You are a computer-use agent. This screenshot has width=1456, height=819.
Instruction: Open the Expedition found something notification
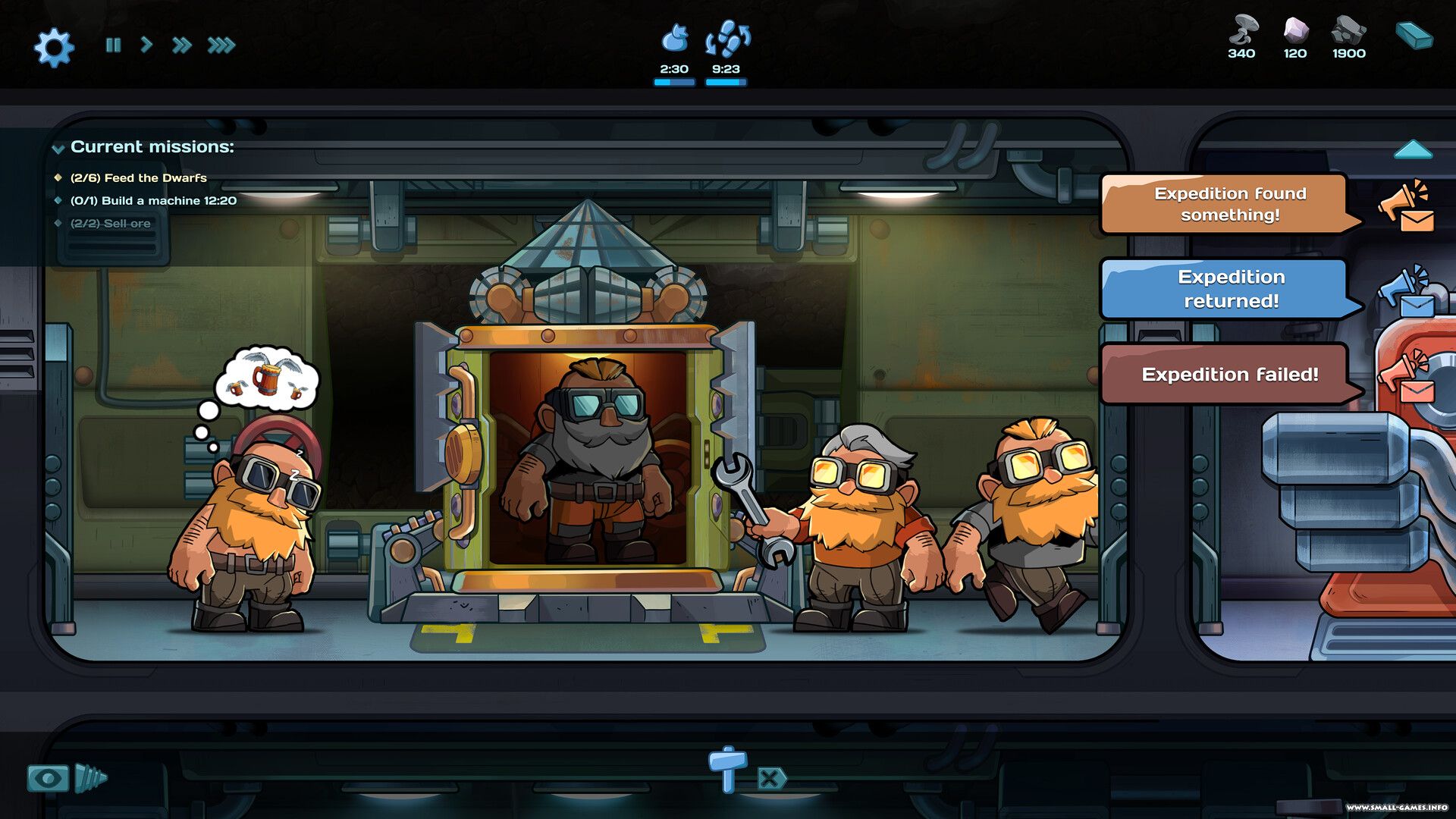pyautogui.click(x=1229, y=204)
